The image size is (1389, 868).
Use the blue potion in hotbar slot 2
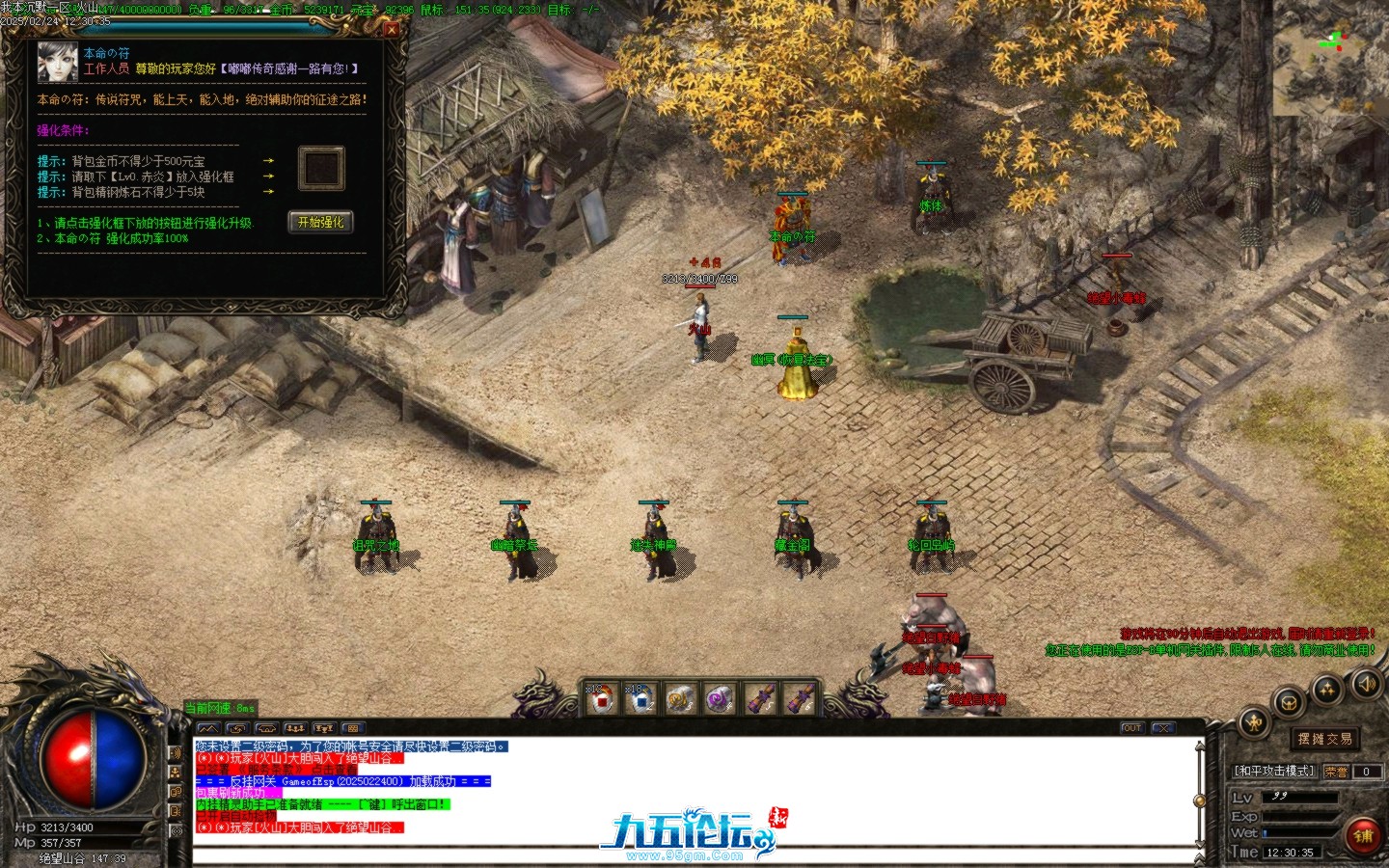tap(640, 700)
